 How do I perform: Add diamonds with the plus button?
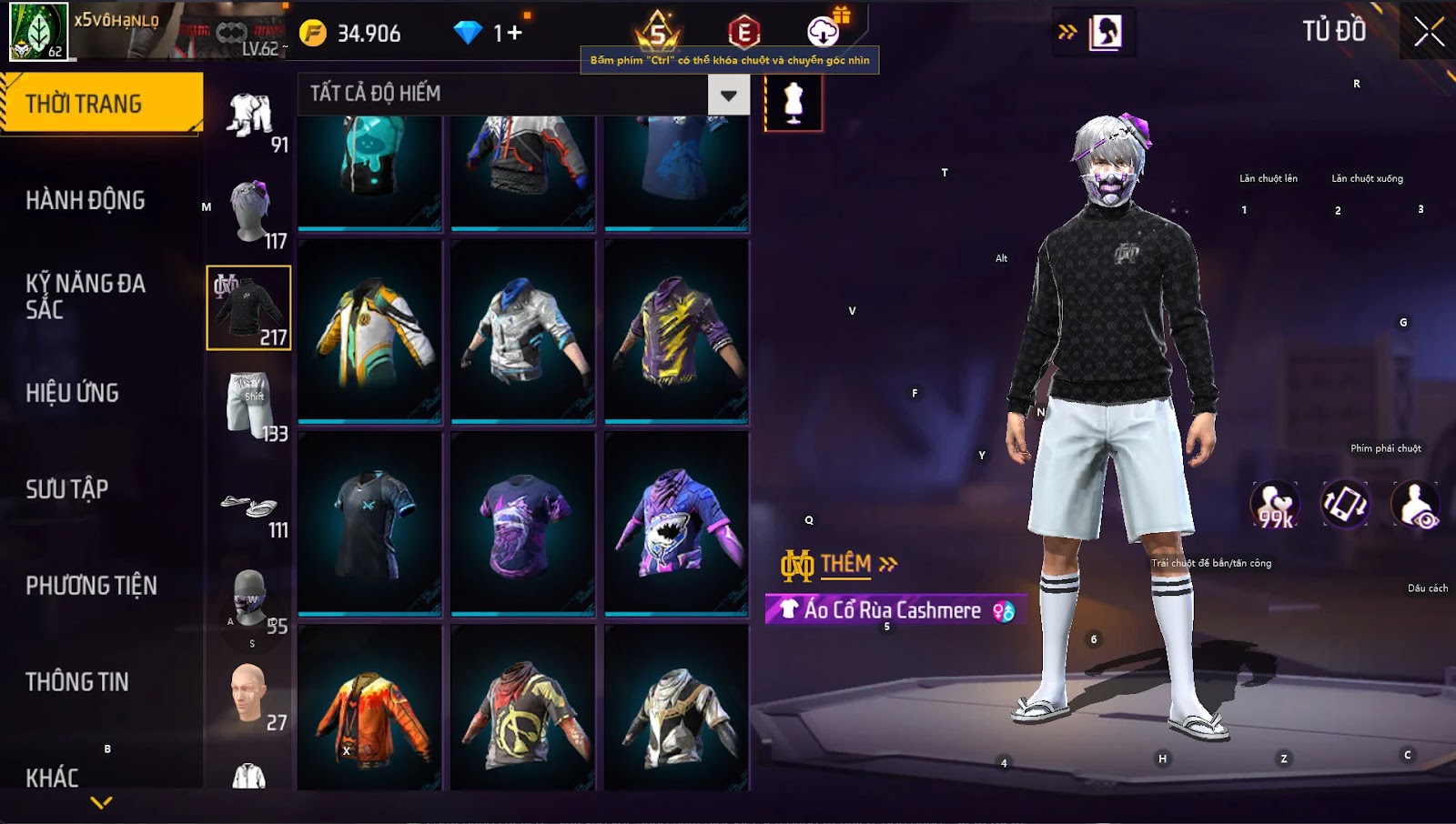click(515, 34)
